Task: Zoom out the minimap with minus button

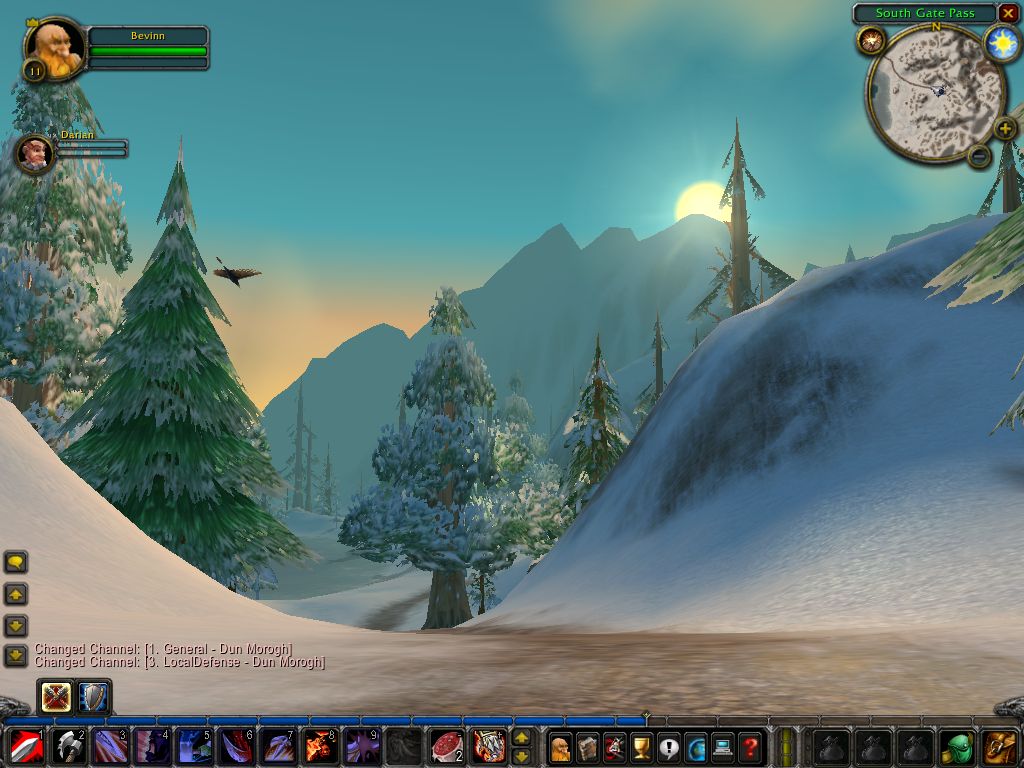Action: (980, 155)
